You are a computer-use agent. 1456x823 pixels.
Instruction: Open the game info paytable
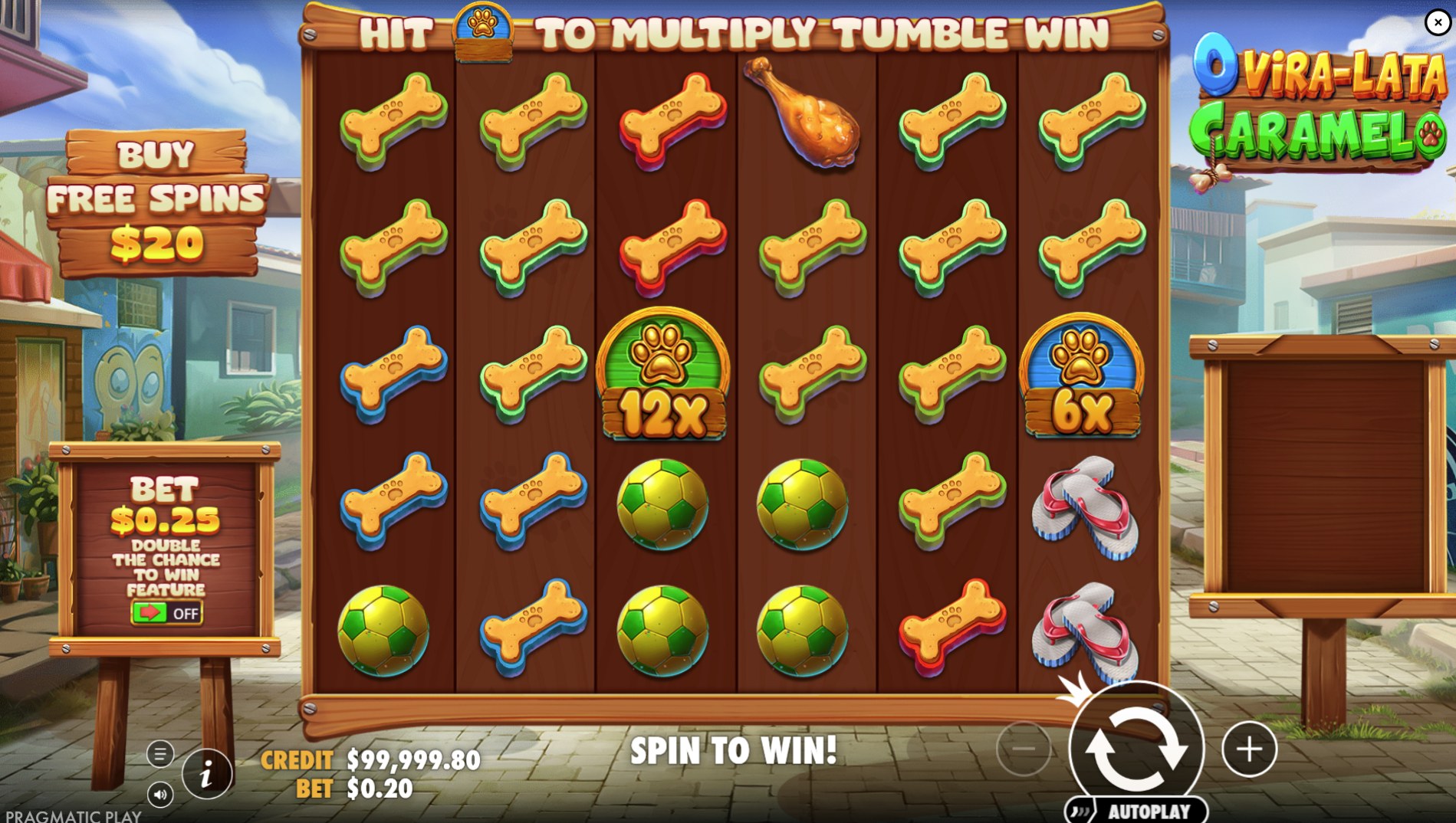click(206, 775)
